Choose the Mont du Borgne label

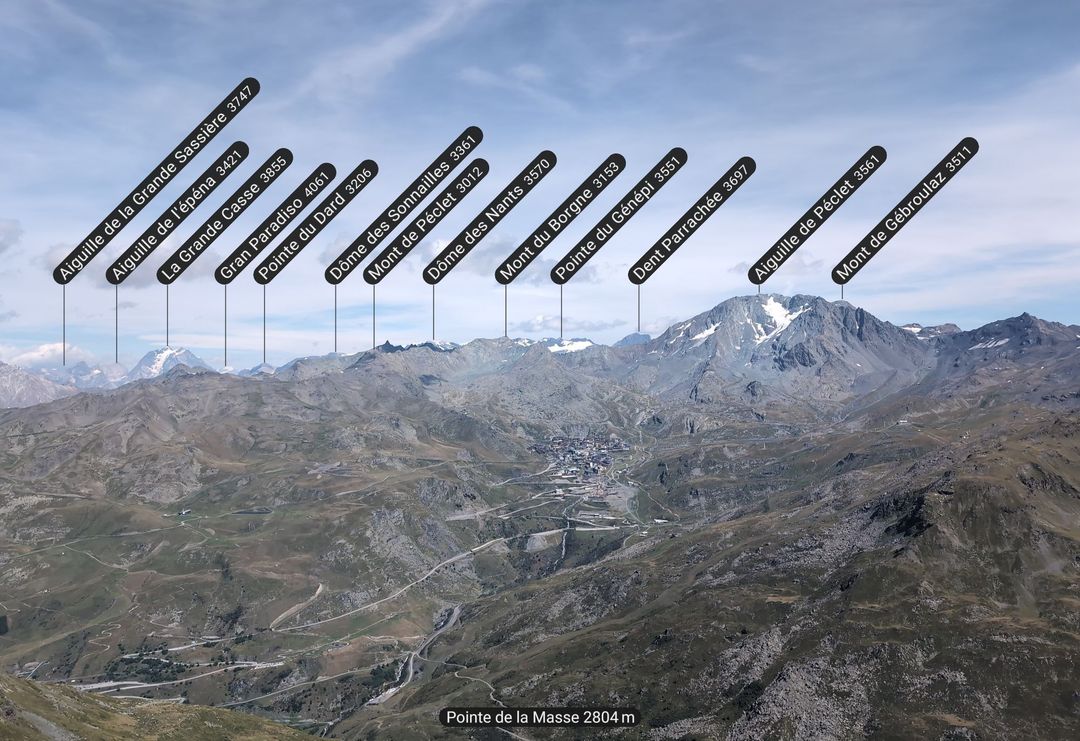coord(560,219)
